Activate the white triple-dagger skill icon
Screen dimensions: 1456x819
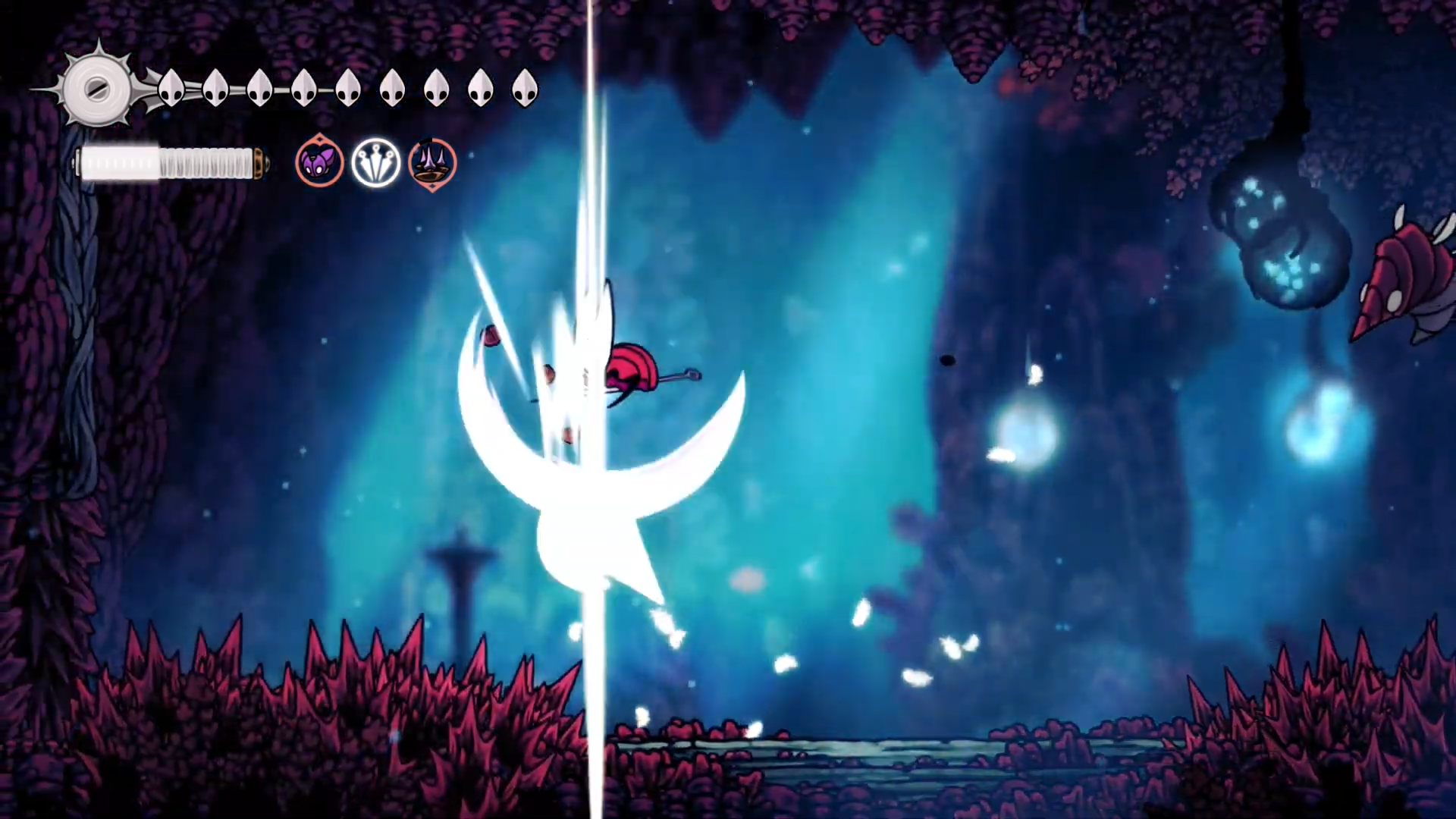click(375, 163)
